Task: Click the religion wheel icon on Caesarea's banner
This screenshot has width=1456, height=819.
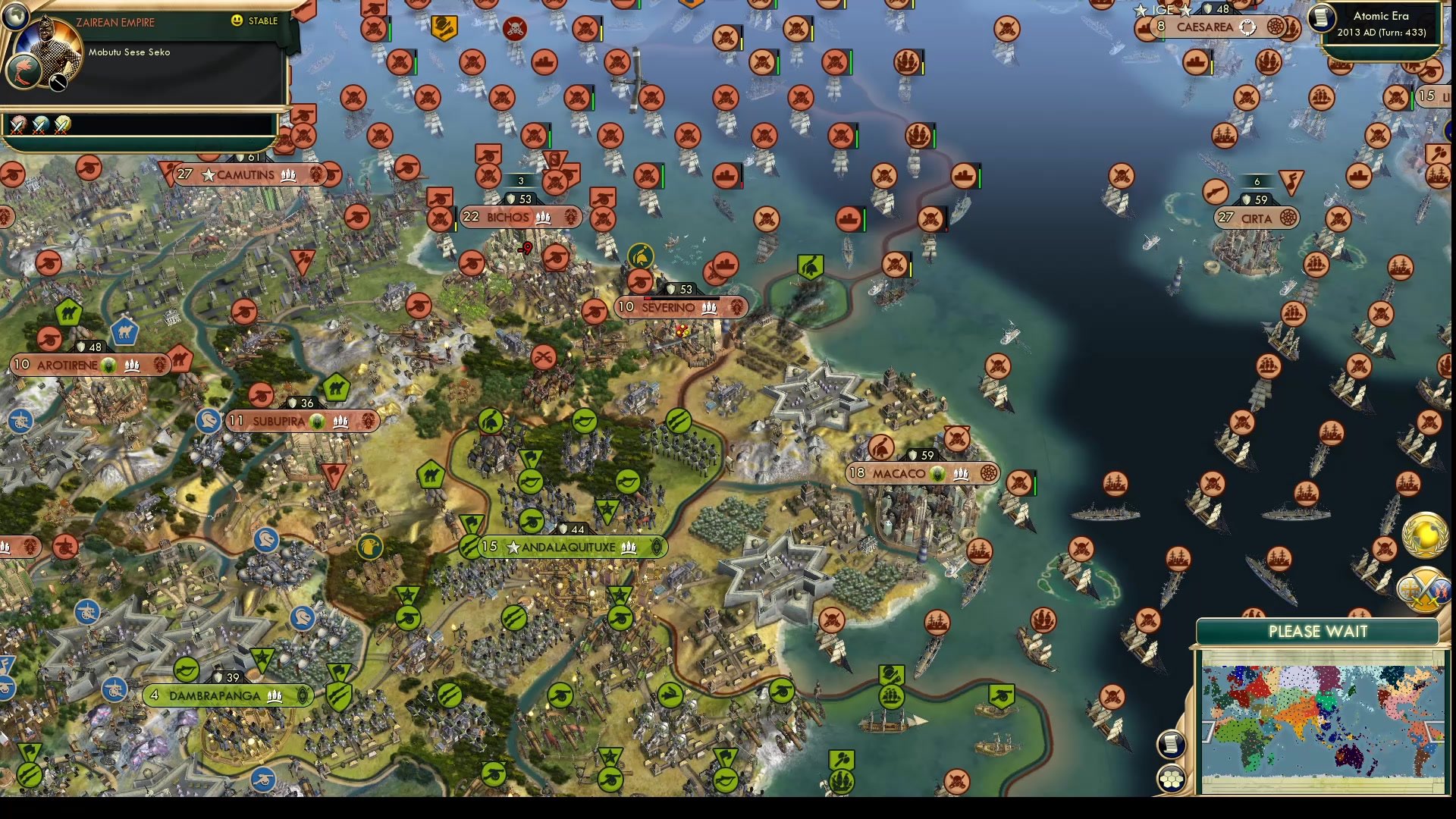Action: coord(1276,26)
